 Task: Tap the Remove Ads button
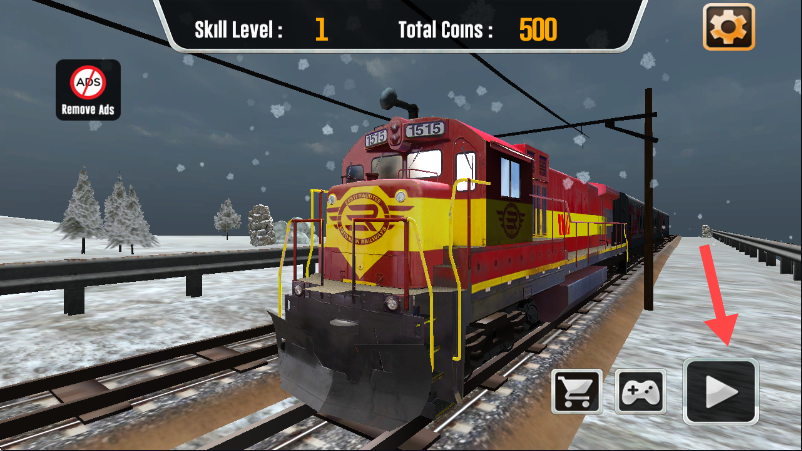(88, 90)
